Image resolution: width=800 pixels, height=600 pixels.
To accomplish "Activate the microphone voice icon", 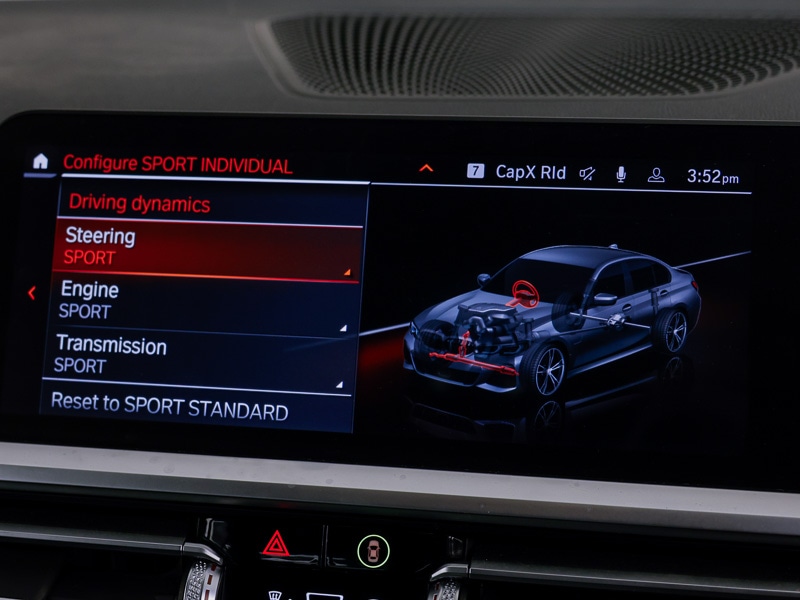I will click(x=621, y=175).
